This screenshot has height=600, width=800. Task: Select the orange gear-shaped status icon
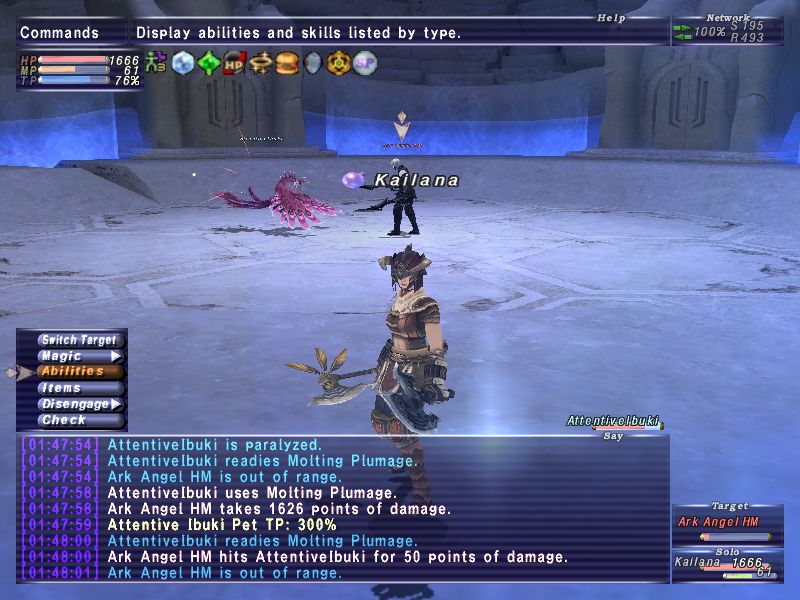[x=339, y=62]
